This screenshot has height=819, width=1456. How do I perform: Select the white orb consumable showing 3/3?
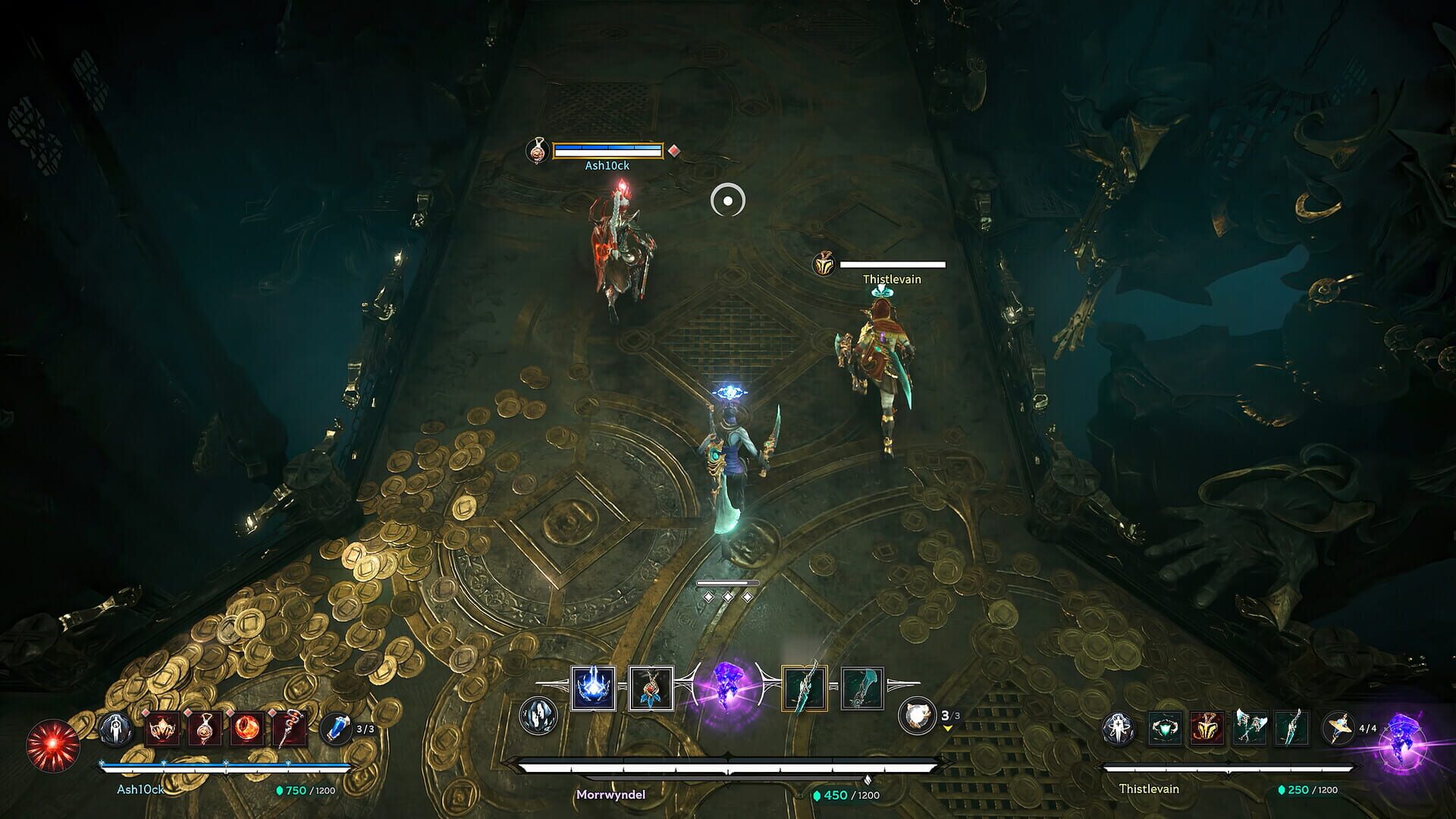click(915, 717)
